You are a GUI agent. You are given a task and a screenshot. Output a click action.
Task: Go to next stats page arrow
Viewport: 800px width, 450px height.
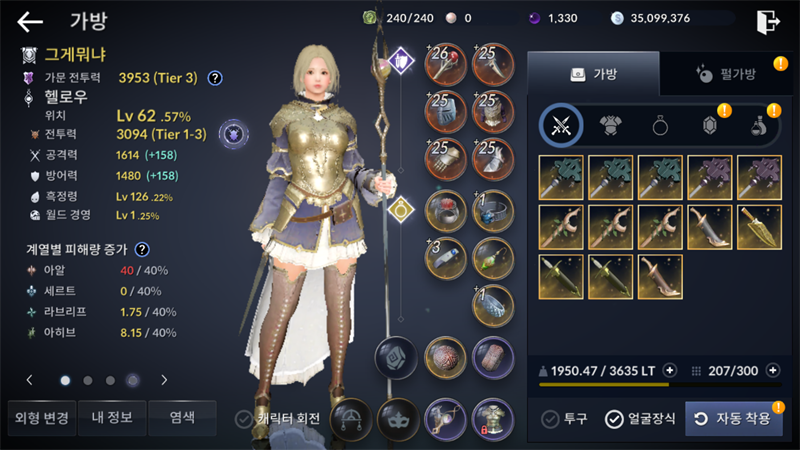click(x=164, y=380)
